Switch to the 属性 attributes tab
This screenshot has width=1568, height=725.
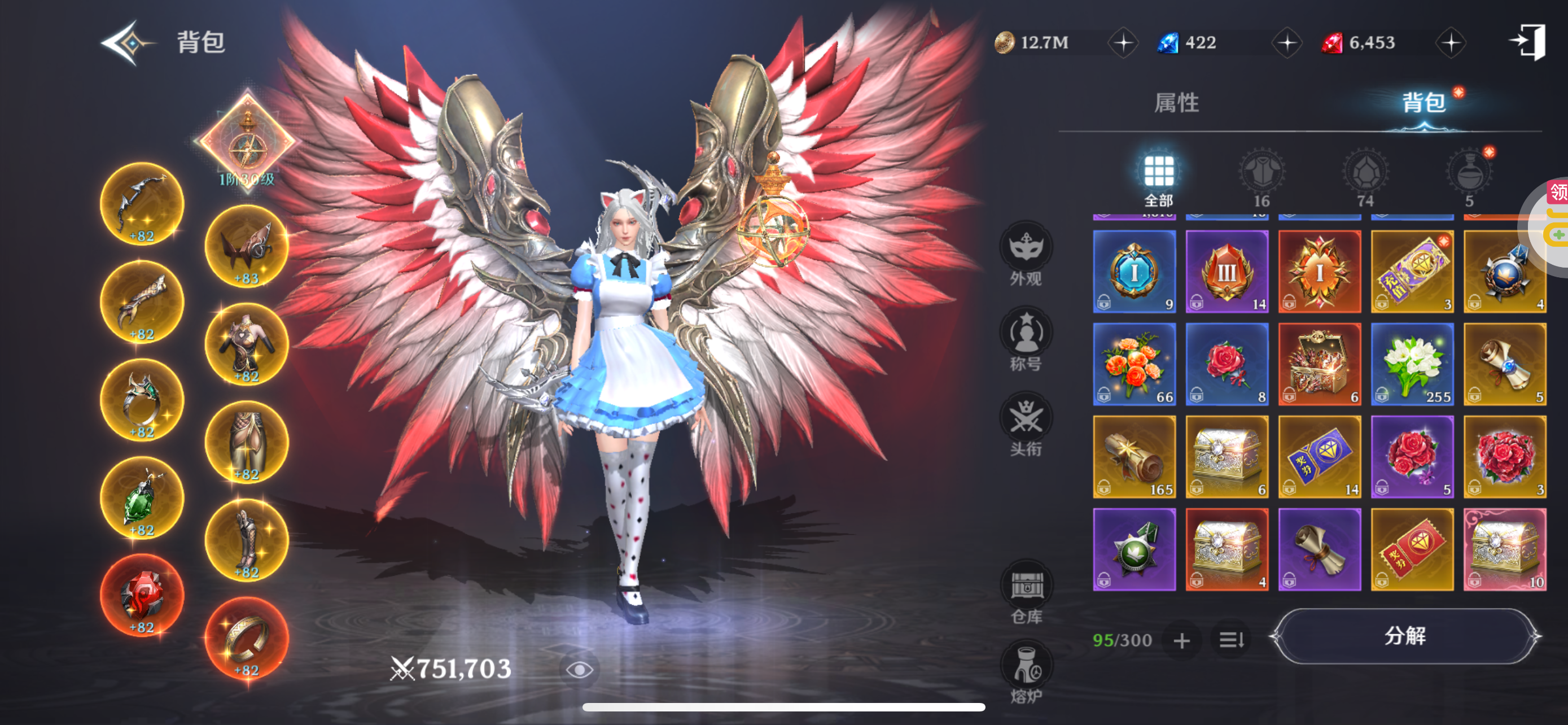pos(1176,103)
